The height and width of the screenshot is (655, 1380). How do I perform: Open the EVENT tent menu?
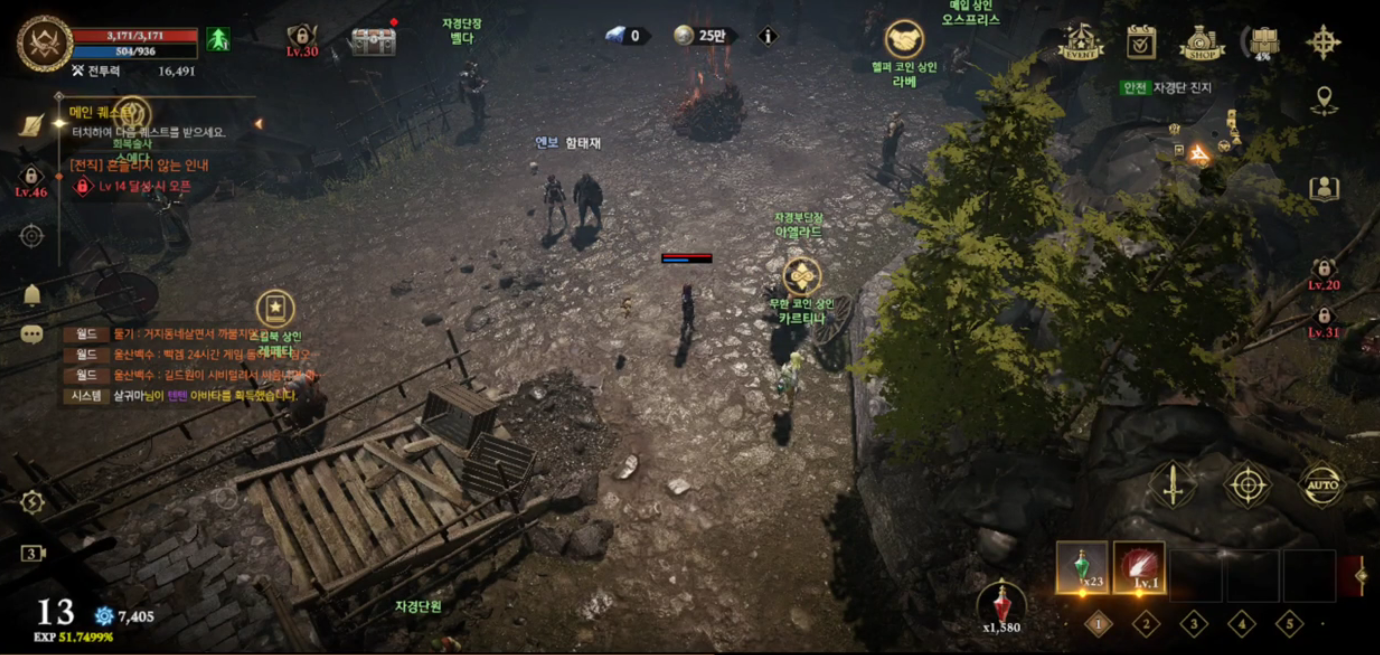[1081, 42]
